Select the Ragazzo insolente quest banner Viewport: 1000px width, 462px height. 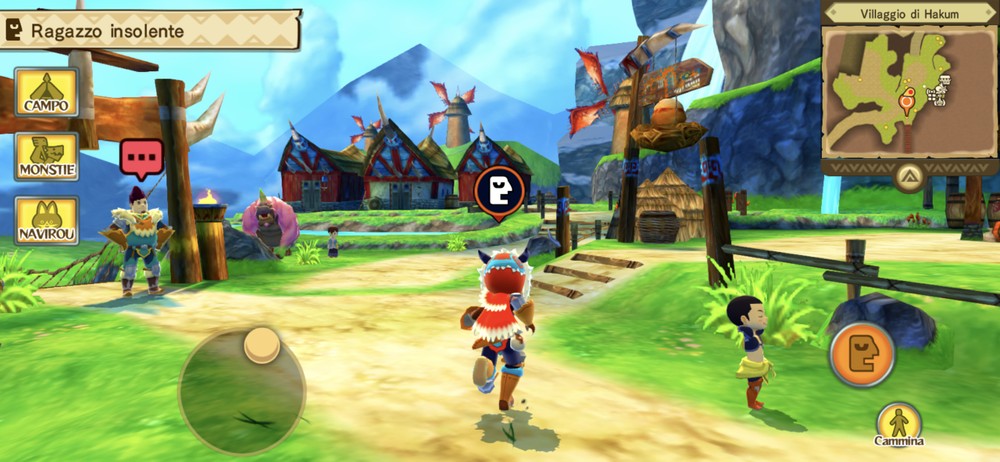[150, 31]
